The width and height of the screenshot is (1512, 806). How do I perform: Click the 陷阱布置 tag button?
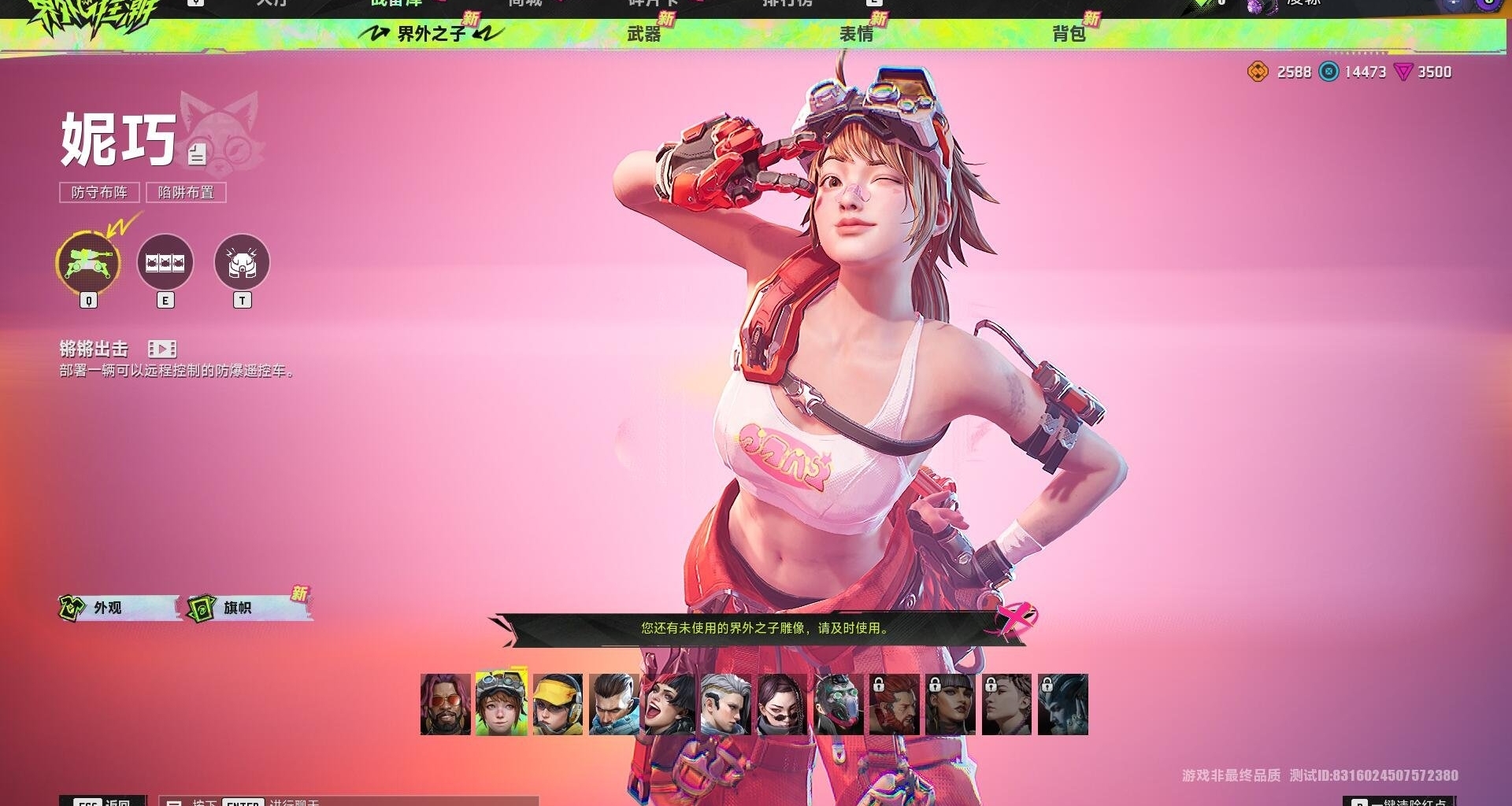pyautogui.click(x=186, y=192)
